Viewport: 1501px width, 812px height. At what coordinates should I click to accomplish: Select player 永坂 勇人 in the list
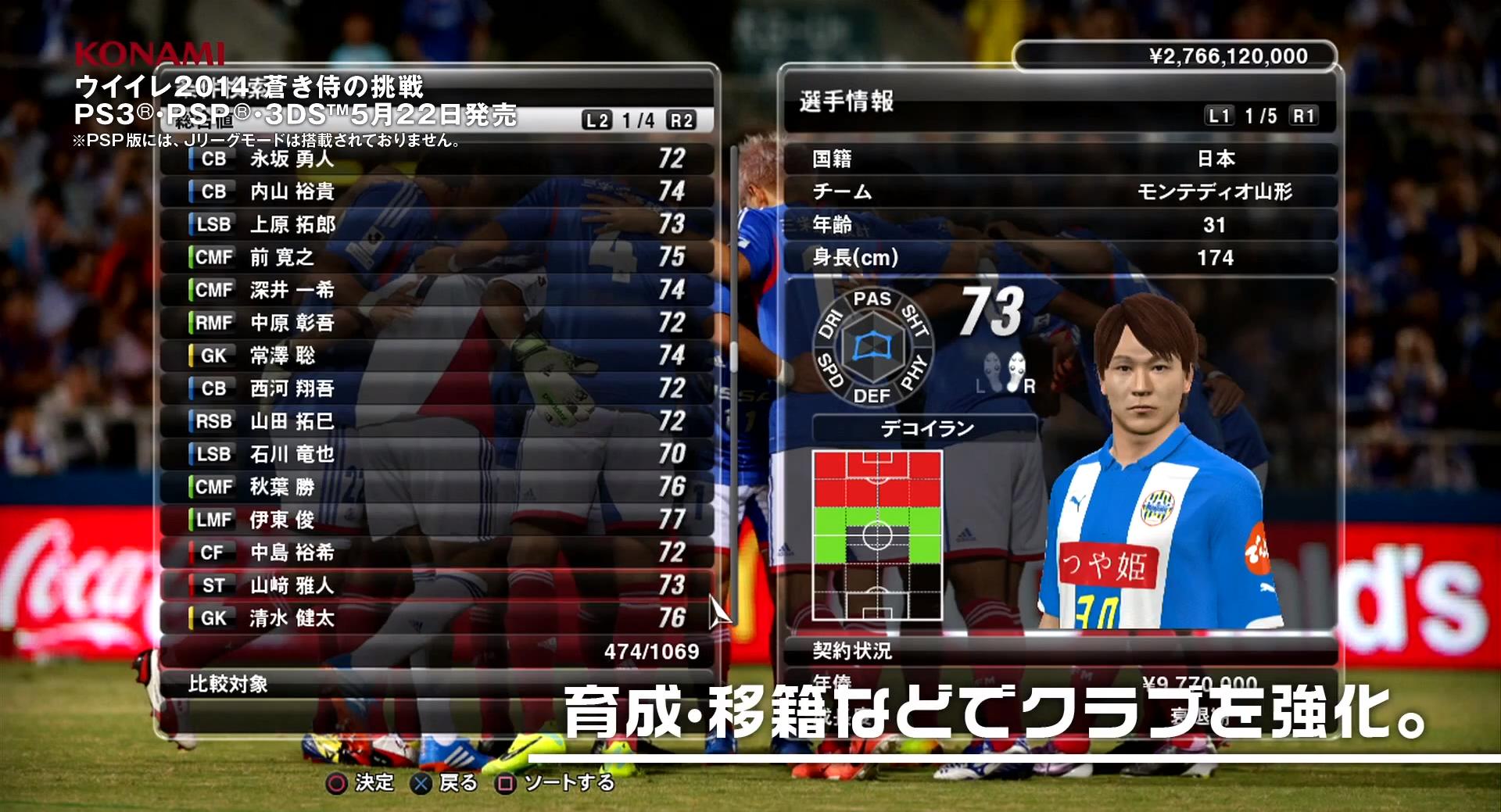(x=438, y=159)
